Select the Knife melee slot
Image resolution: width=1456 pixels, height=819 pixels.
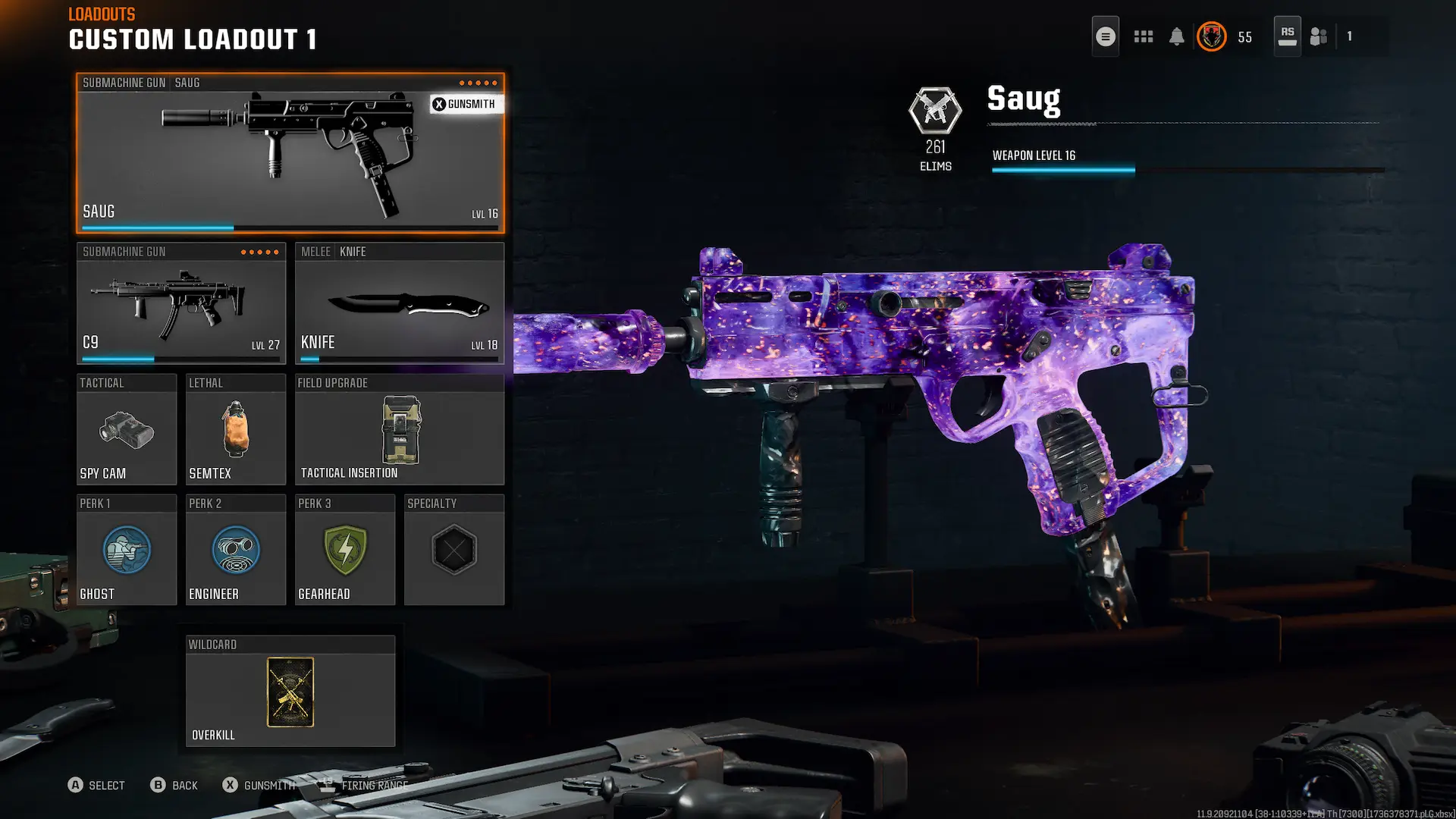click(399, 304)
